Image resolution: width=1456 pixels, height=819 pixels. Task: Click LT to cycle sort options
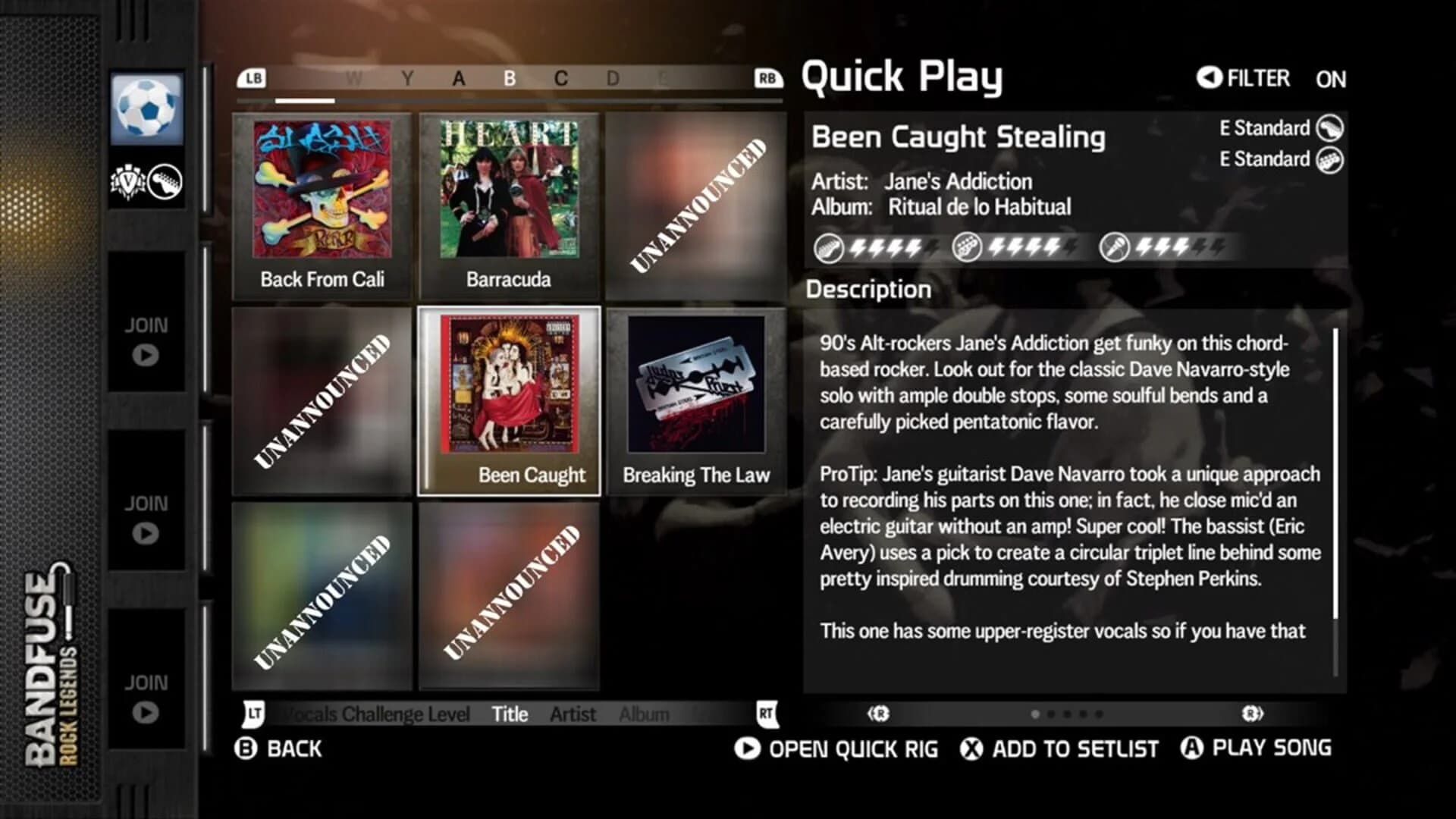click(x=253, y=712)
